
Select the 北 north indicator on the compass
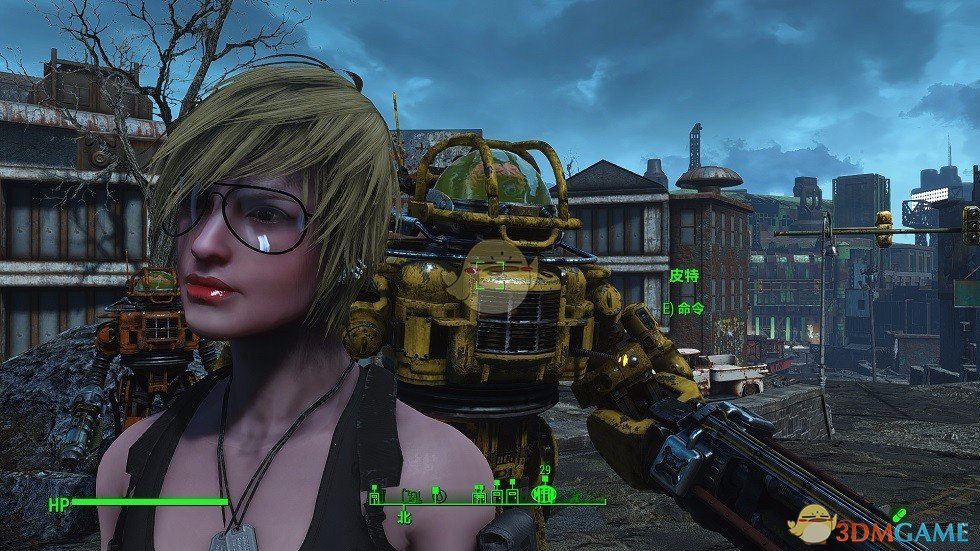[404, 518]
